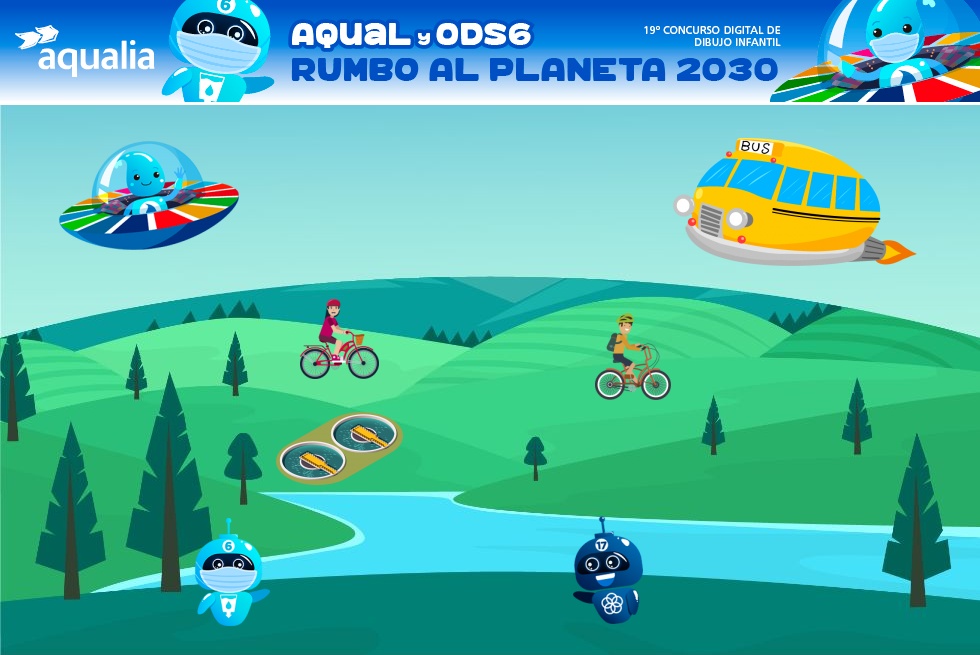Pick the cyclist with the green helmet
Viewport: 980px width, 655px height.
[x=631, y=360]
